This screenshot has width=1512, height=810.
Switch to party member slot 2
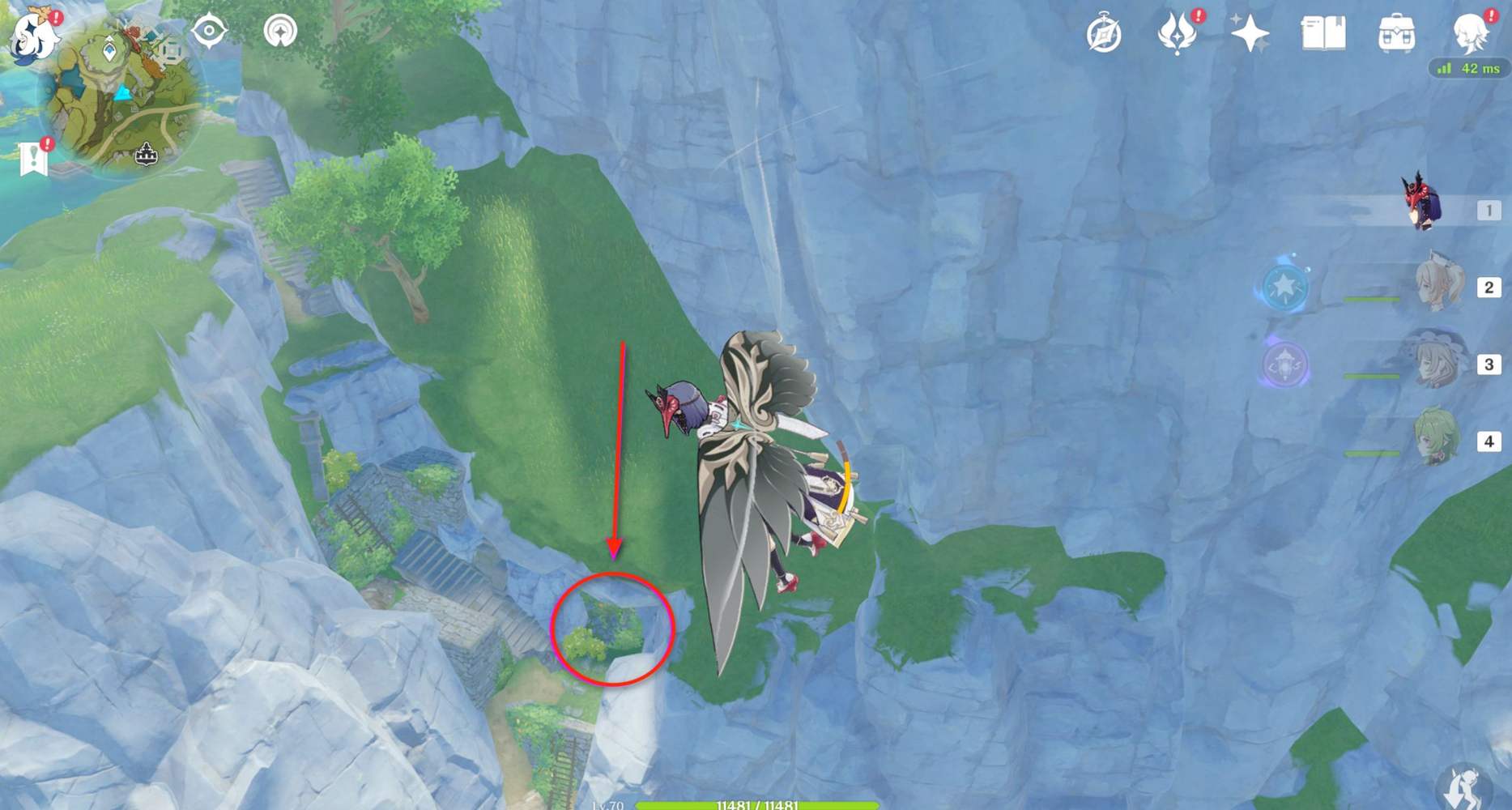(1437, 285)
